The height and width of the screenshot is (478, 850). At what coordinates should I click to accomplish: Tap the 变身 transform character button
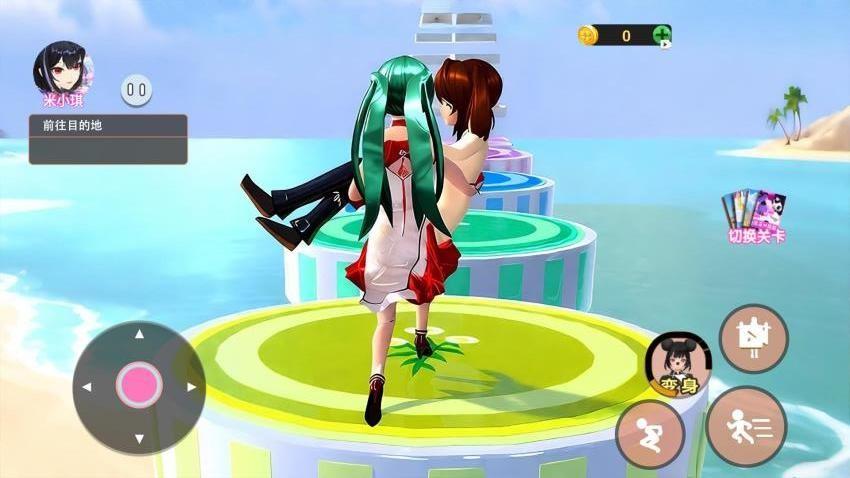point(678,365)
